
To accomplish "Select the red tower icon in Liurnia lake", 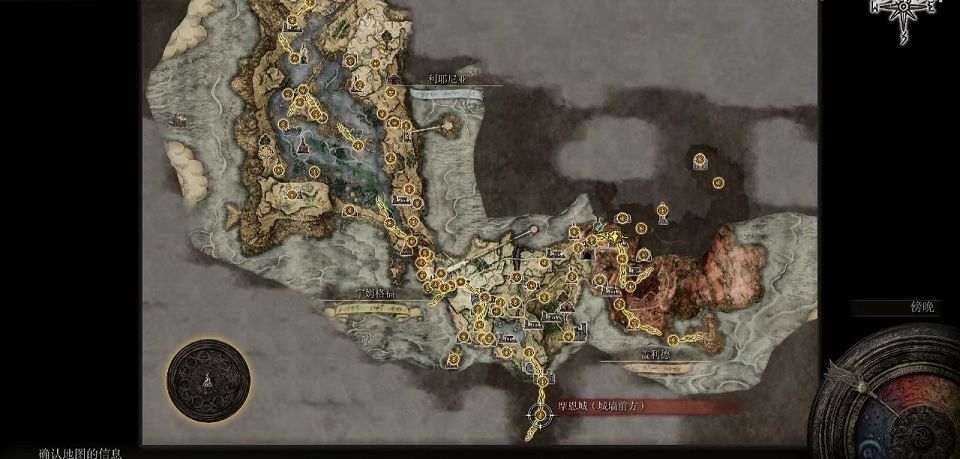I will point(300,146).
